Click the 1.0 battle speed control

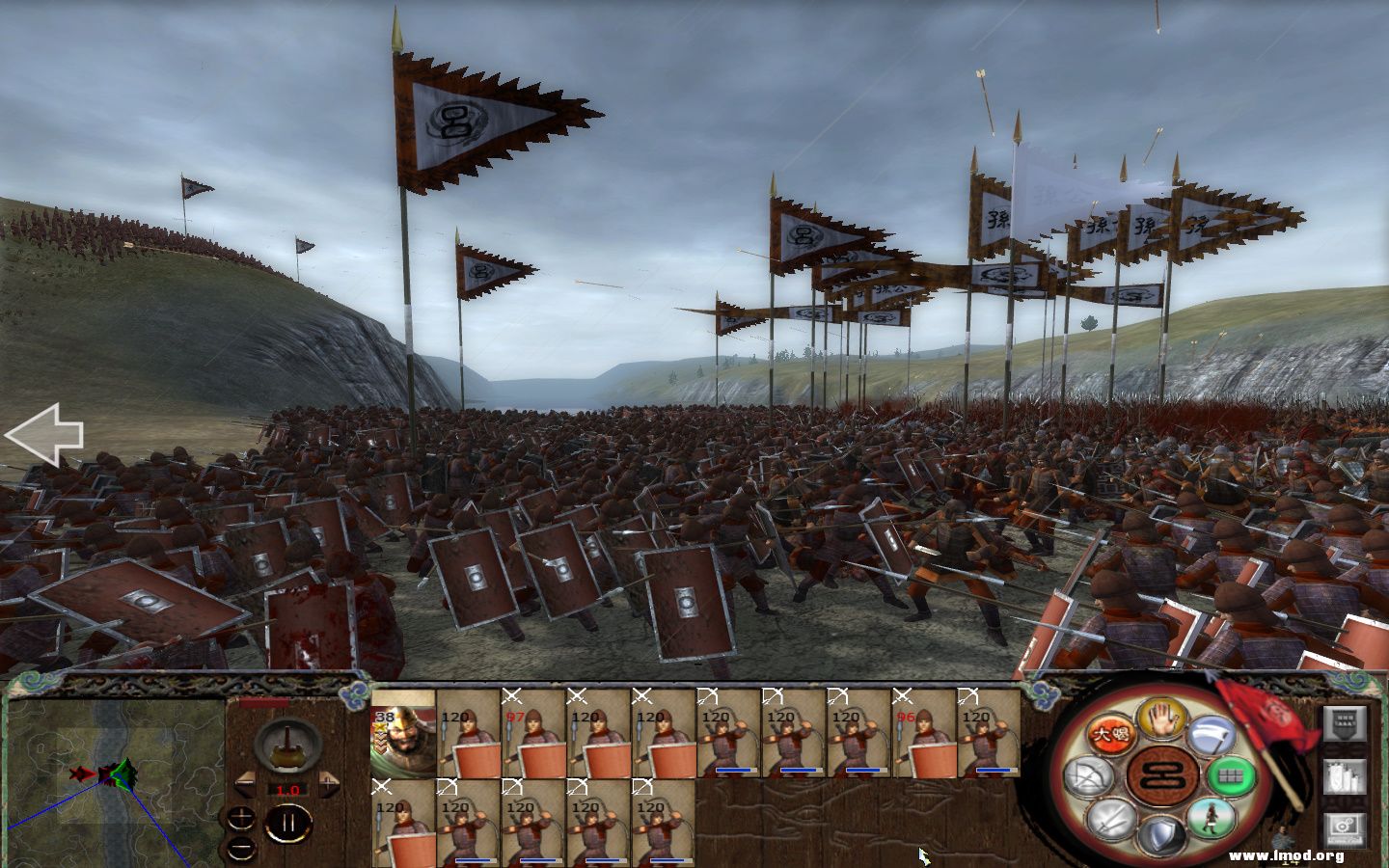pyautogui.click(x=286, y=788)
